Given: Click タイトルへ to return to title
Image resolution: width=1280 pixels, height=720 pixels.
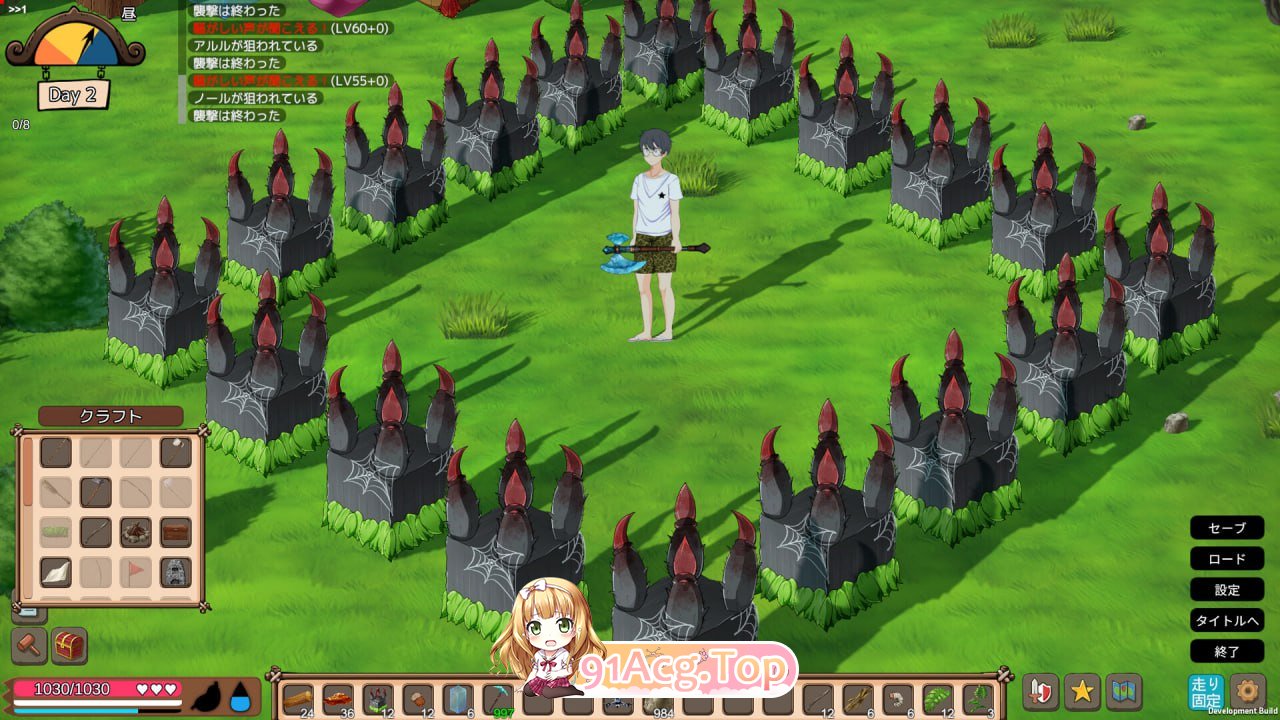Looking at the screenshot, I should pos(1227,621).
